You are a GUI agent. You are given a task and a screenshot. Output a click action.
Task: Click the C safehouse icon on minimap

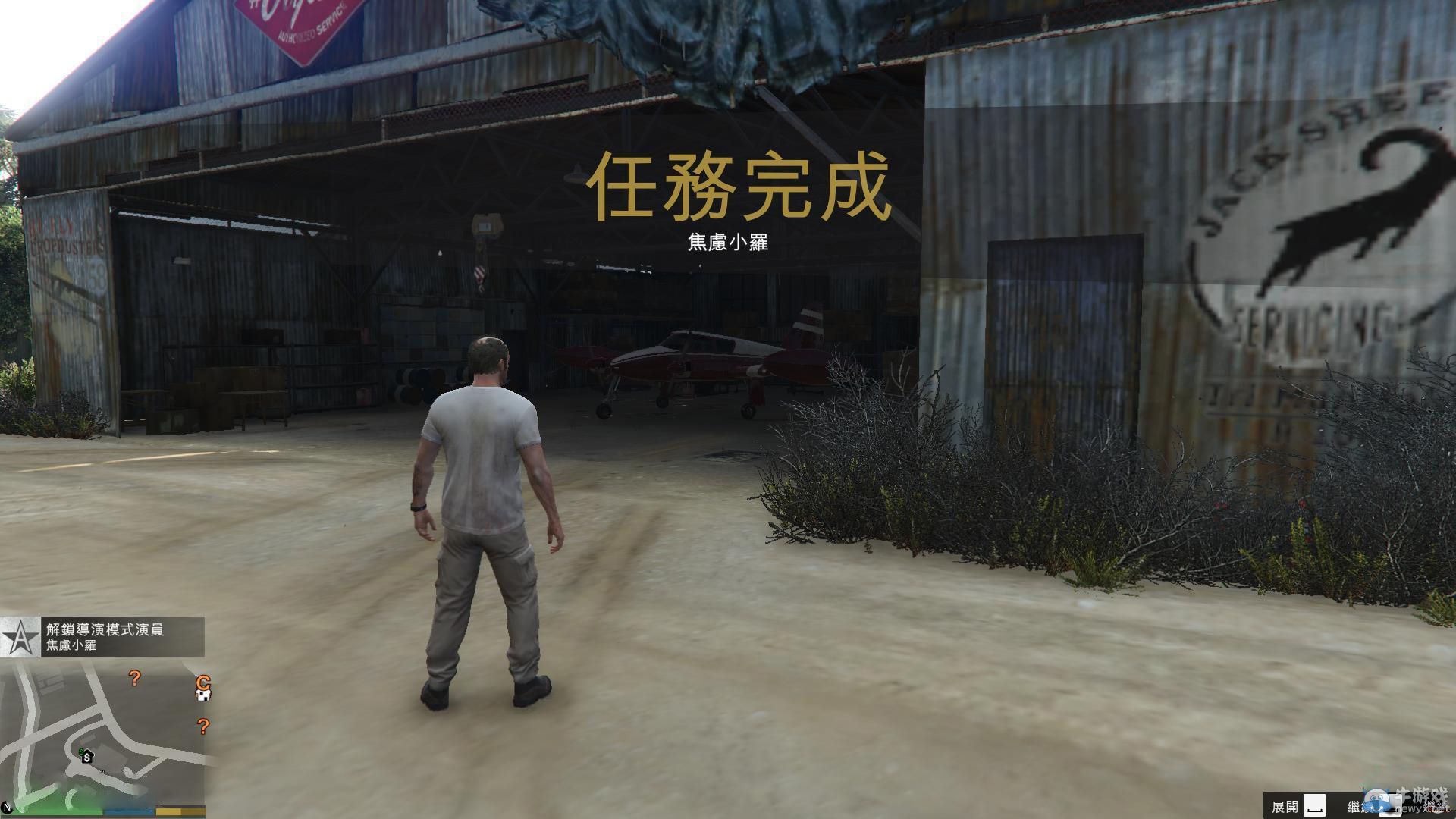[x=202, y=682]
